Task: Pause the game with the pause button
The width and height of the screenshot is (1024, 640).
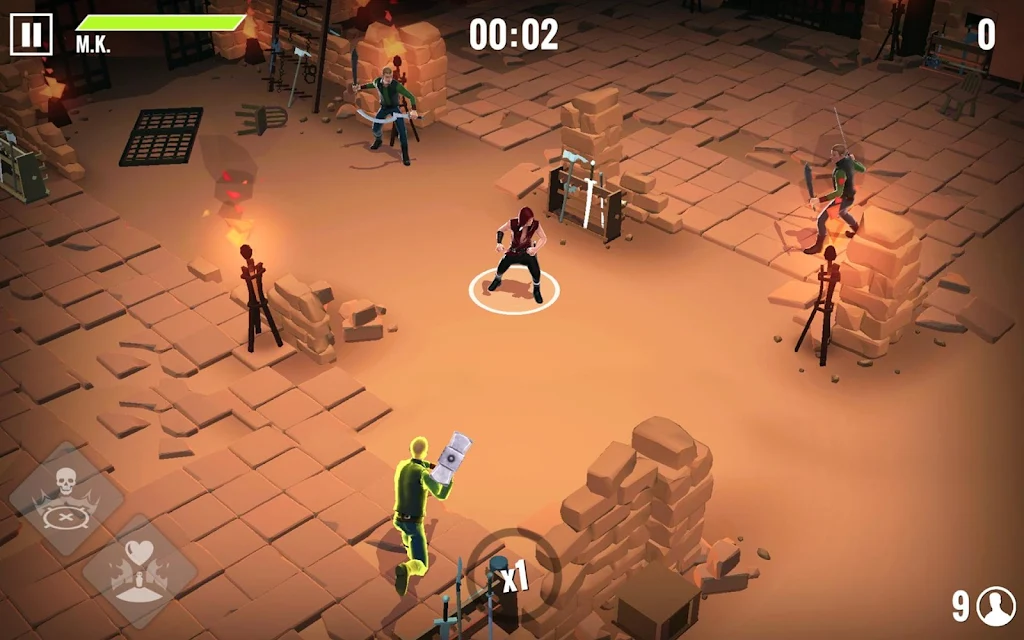Action: coord(31,35)
